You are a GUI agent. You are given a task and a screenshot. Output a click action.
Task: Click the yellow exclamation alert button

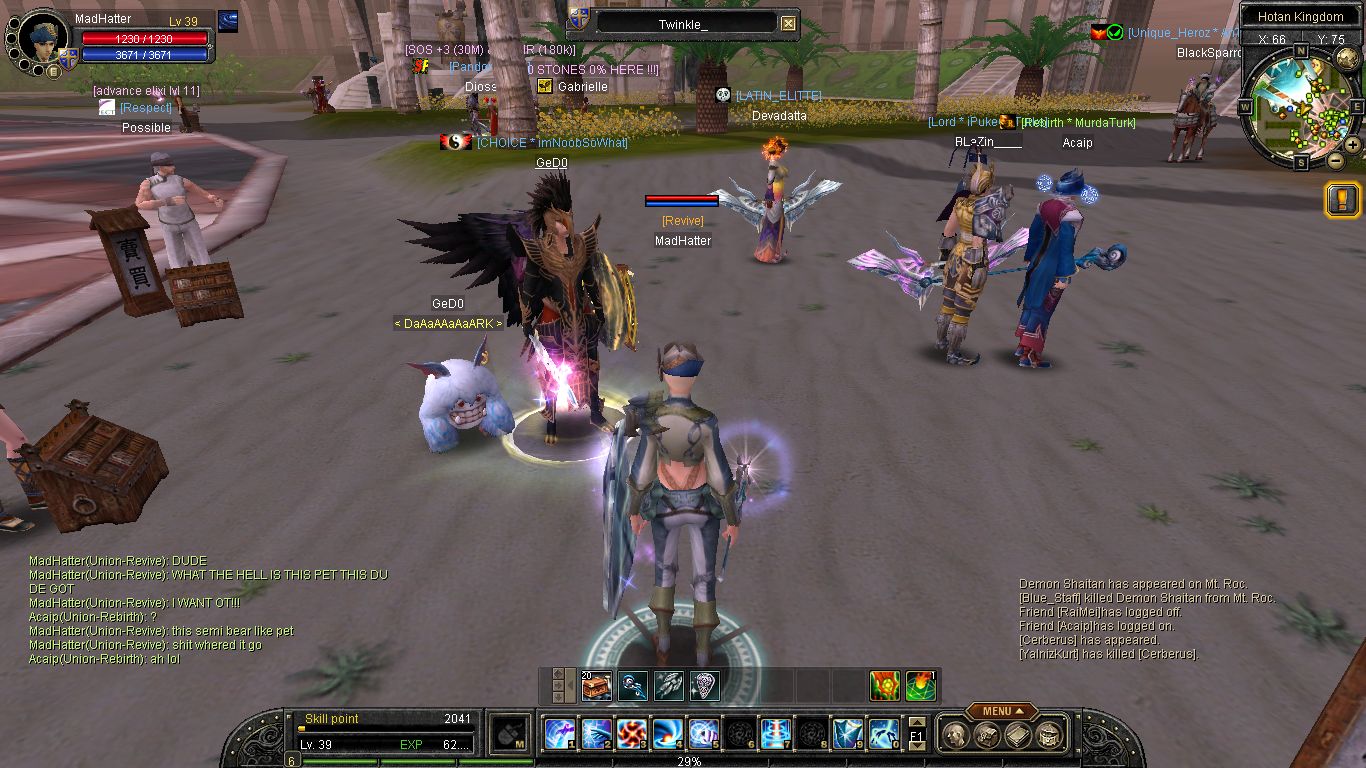pyautogui.click(x=1341, y=199)
